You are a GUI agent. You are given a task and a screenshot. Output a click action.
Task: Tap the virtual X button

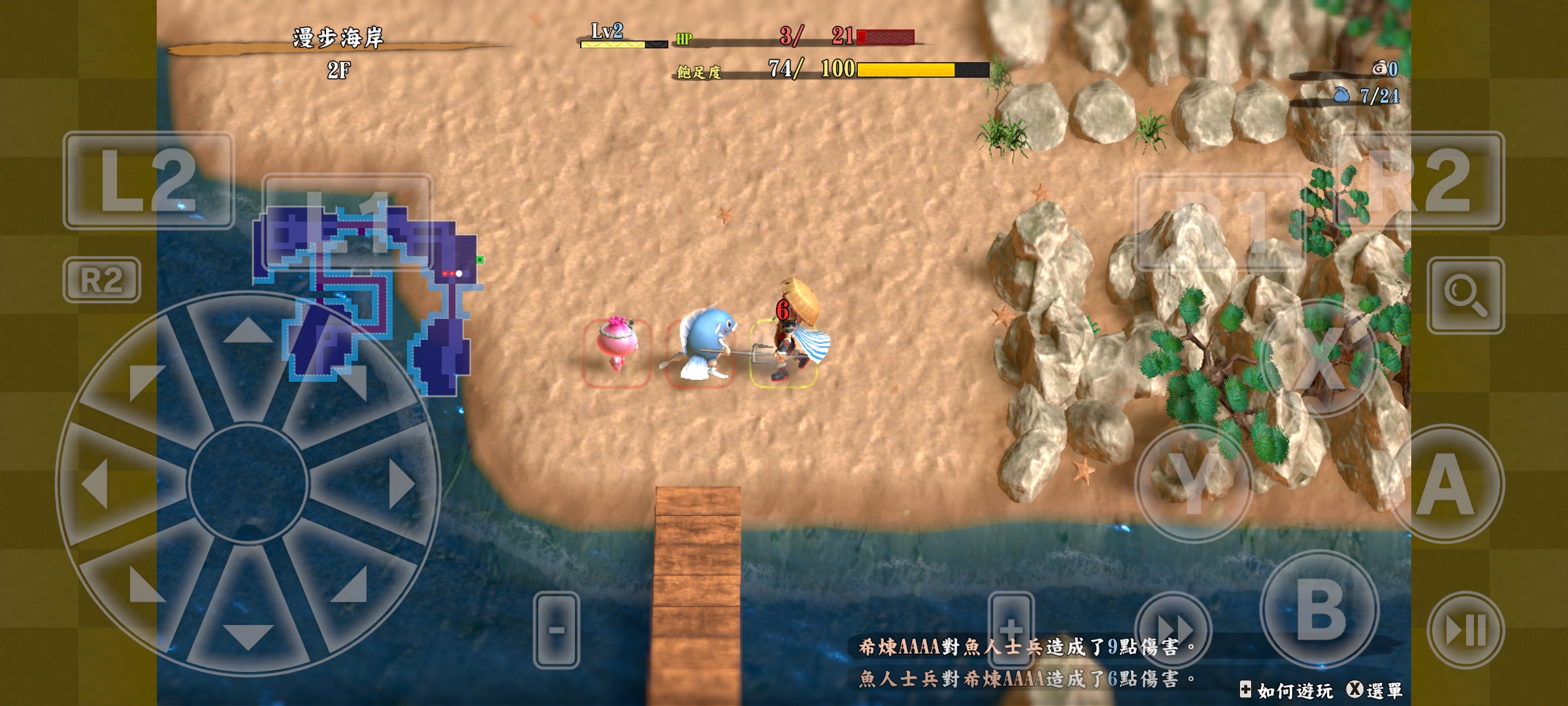[1320, 358]
